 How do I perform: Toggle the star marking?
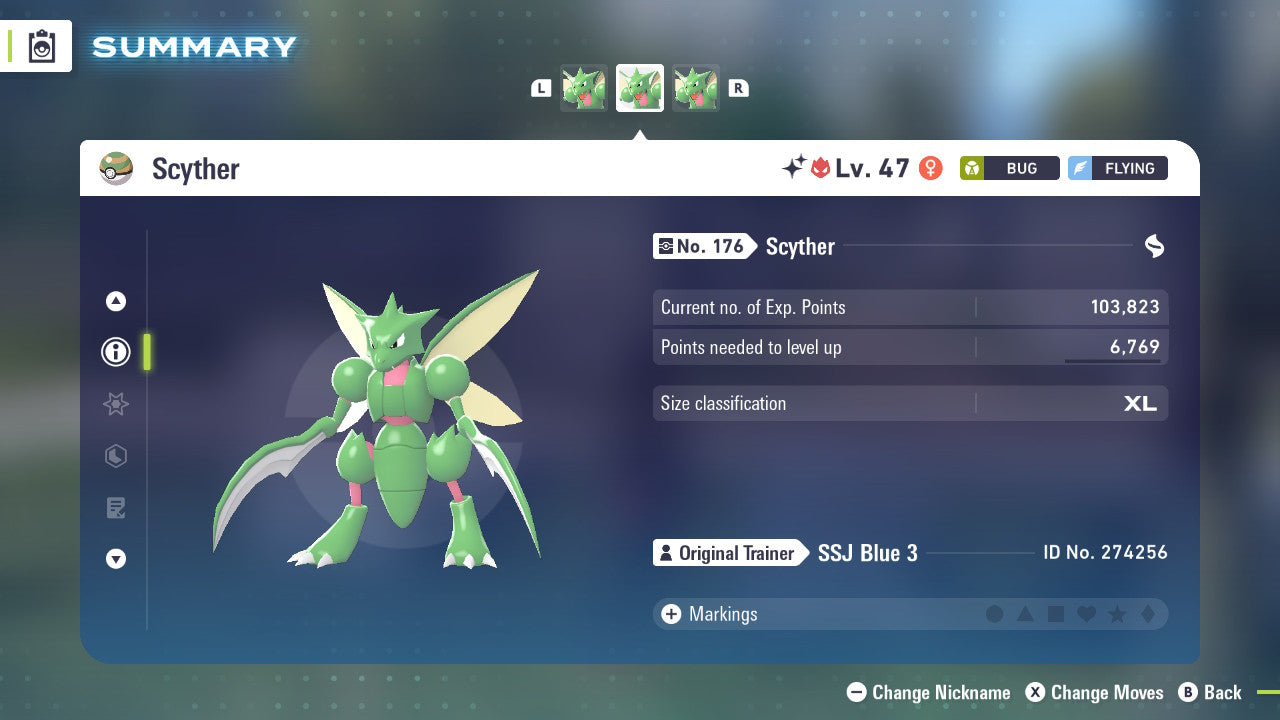1118,614
